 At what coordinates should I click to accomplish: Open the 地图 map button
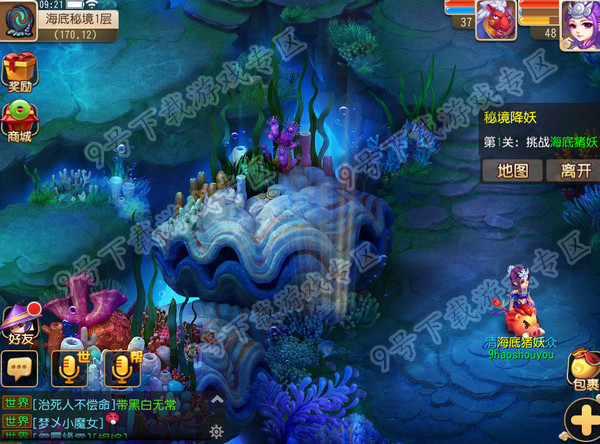point(512,170)
